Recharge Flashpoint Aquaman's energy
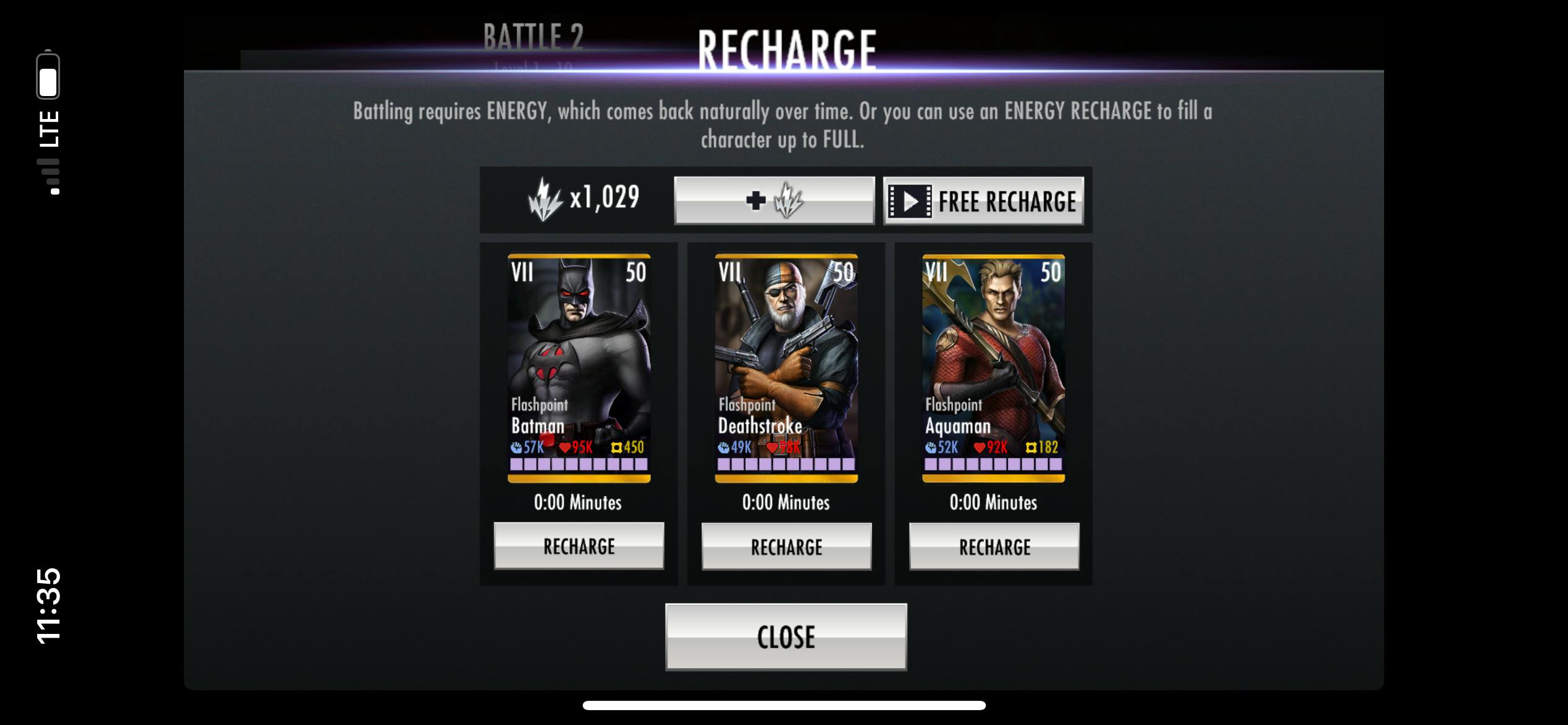Image resolution: width=1568 pixels, height=725 pixels. pyautogui.click(x=994, y=547)
